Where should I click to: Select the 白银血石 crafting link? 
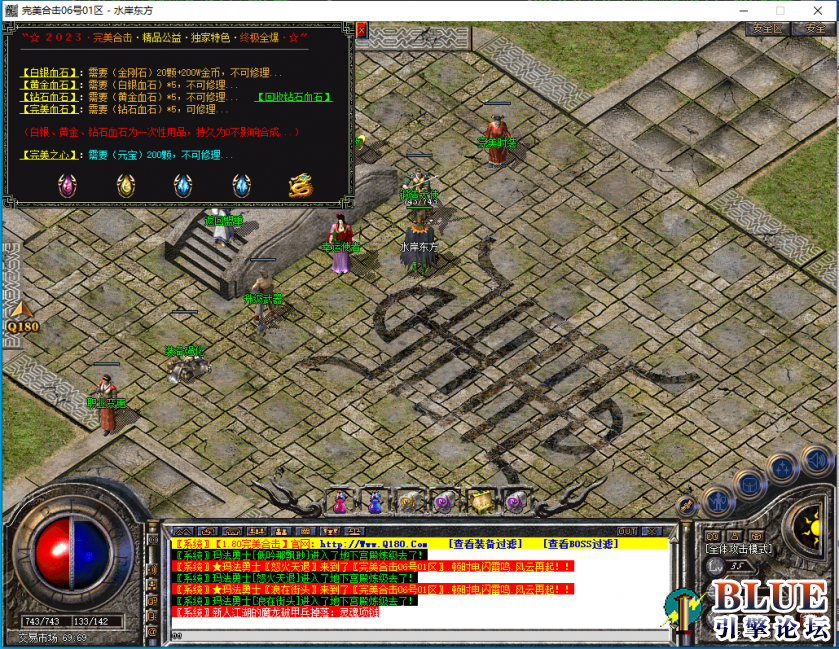tap(50, 73)
